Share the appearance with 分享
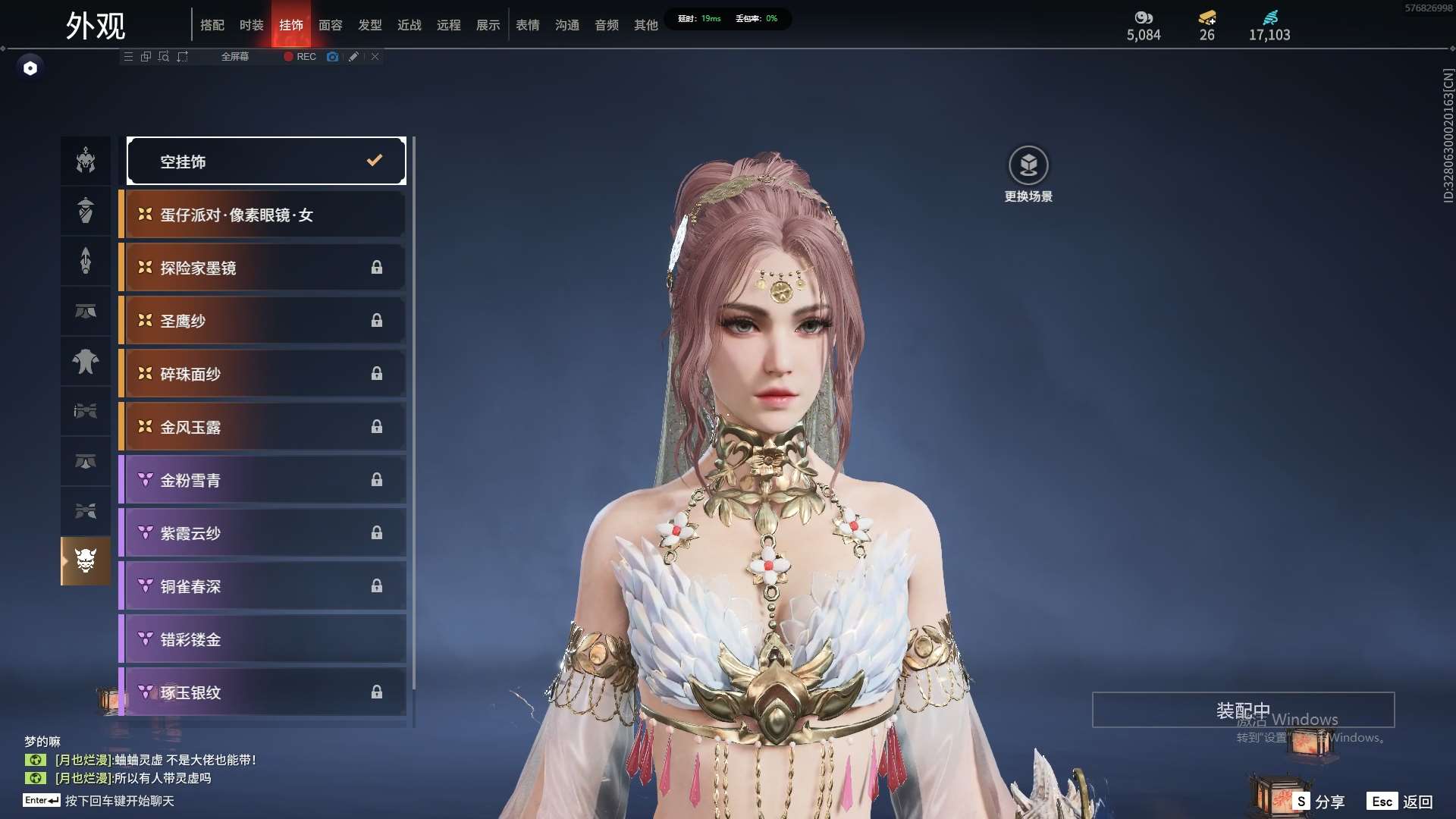 pyautogui.click(x=1320, y=801)
